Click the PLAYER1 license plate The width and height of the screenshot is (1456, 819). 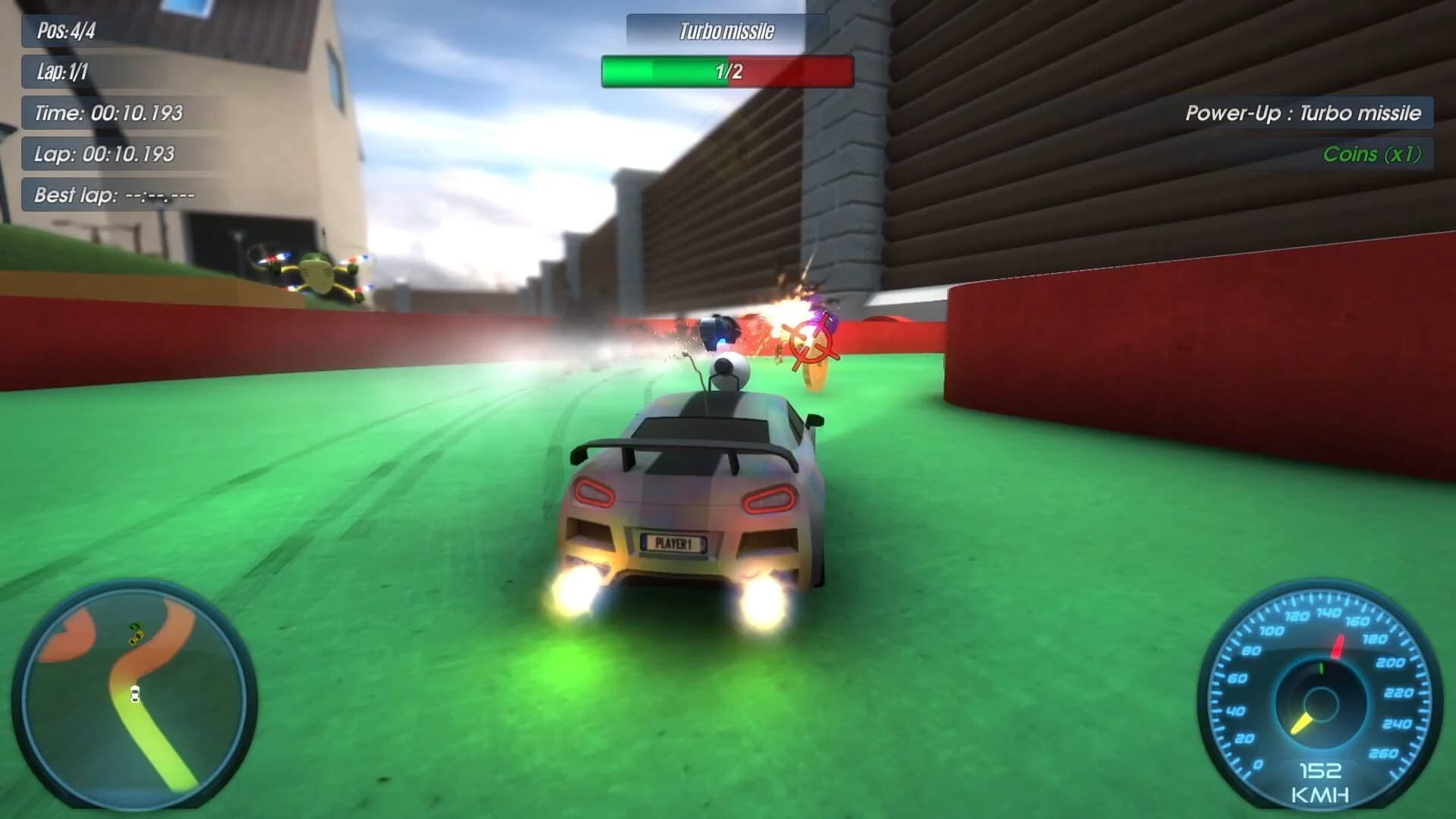673,544
